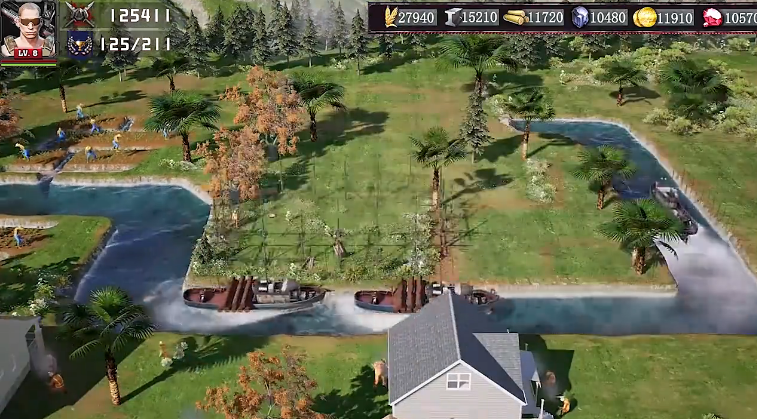This screenshot has width=757, height=419.
Task: Select the wood logs resource
Action: [514, 17]
